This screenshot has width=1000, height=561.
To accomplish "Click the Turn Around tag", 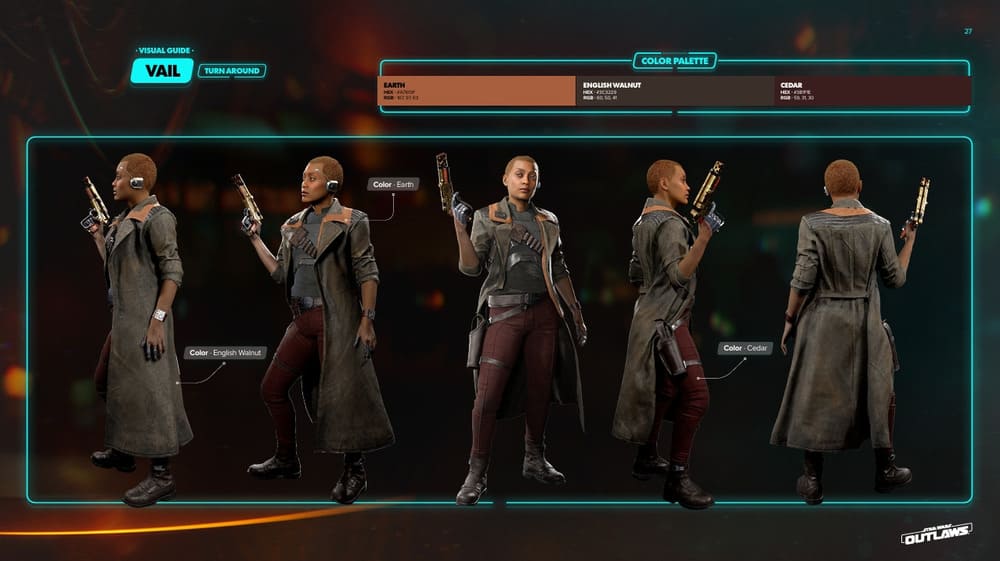I will 231,71.
